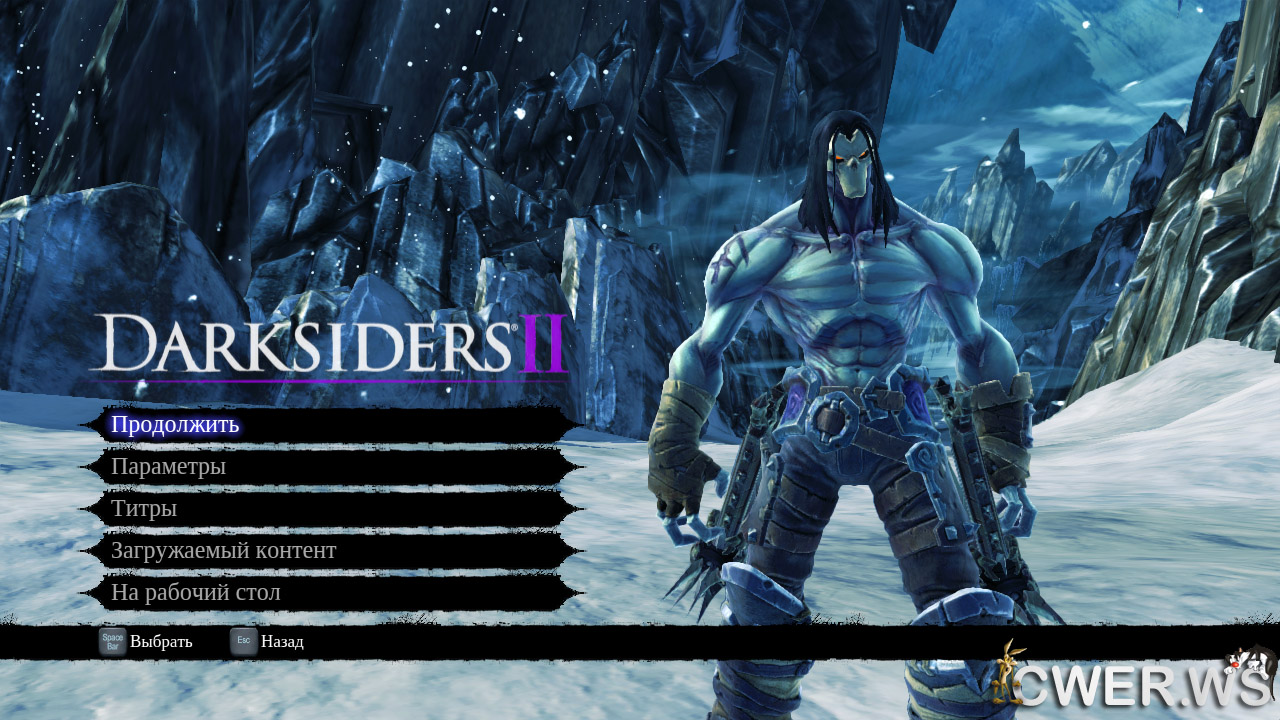The width and height of the screenshot is (1280, 720).
Task: Choose На рабочий стол to exit
Action: tap(196, 593)
